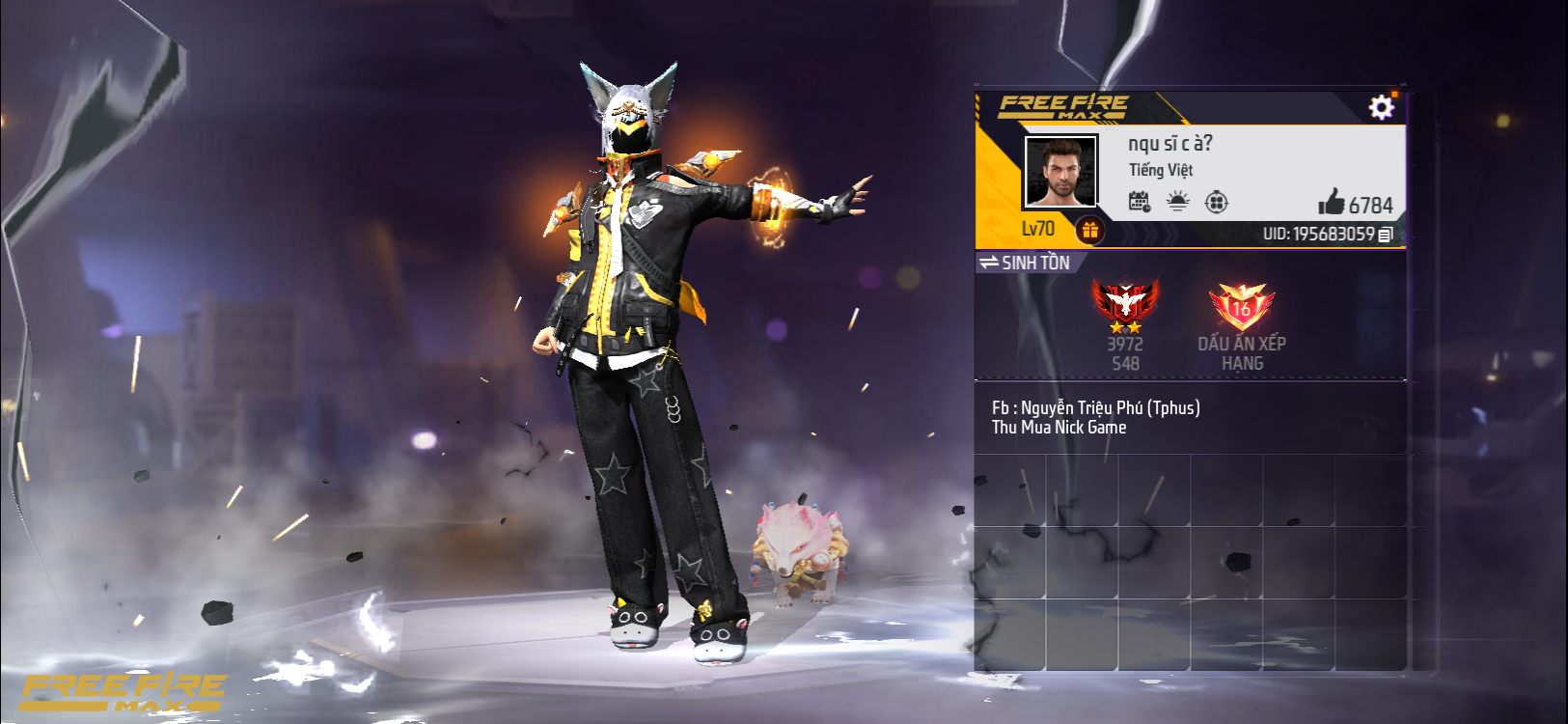Viewport: 1568px width, 724px height.
Task: Click the calendar check-in icon
Action: (x=1139, y=203)
